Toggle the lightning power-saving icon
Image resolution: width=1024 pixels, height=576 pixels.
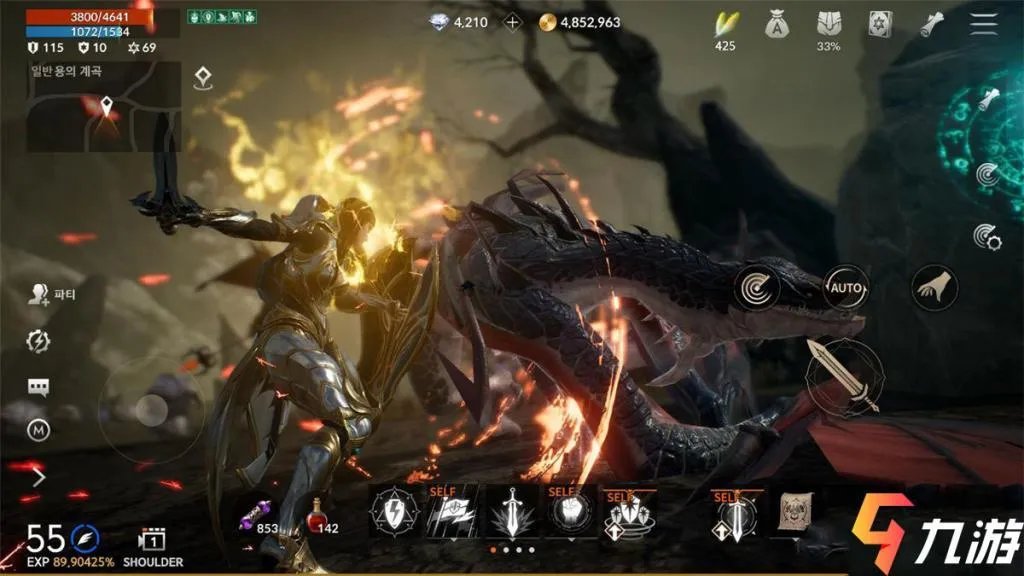point(38,341)
